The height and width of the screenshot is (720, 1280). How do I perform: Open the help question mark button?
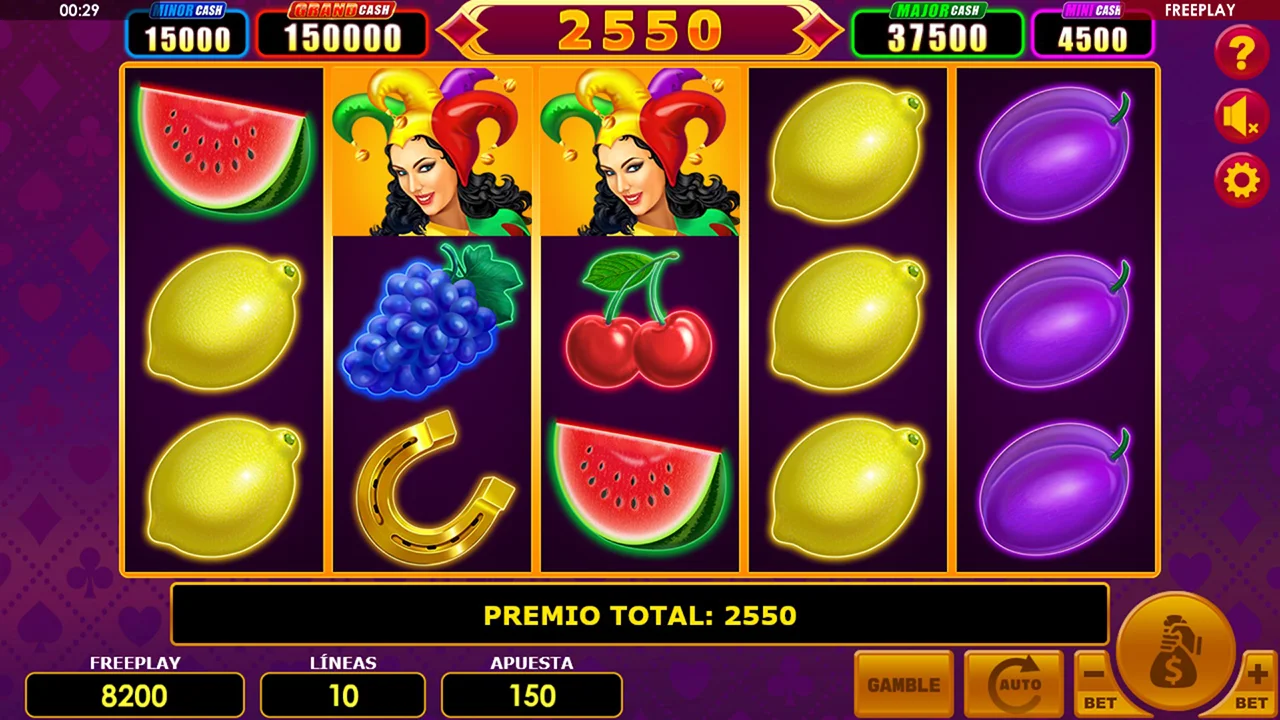pos(1241,54)
